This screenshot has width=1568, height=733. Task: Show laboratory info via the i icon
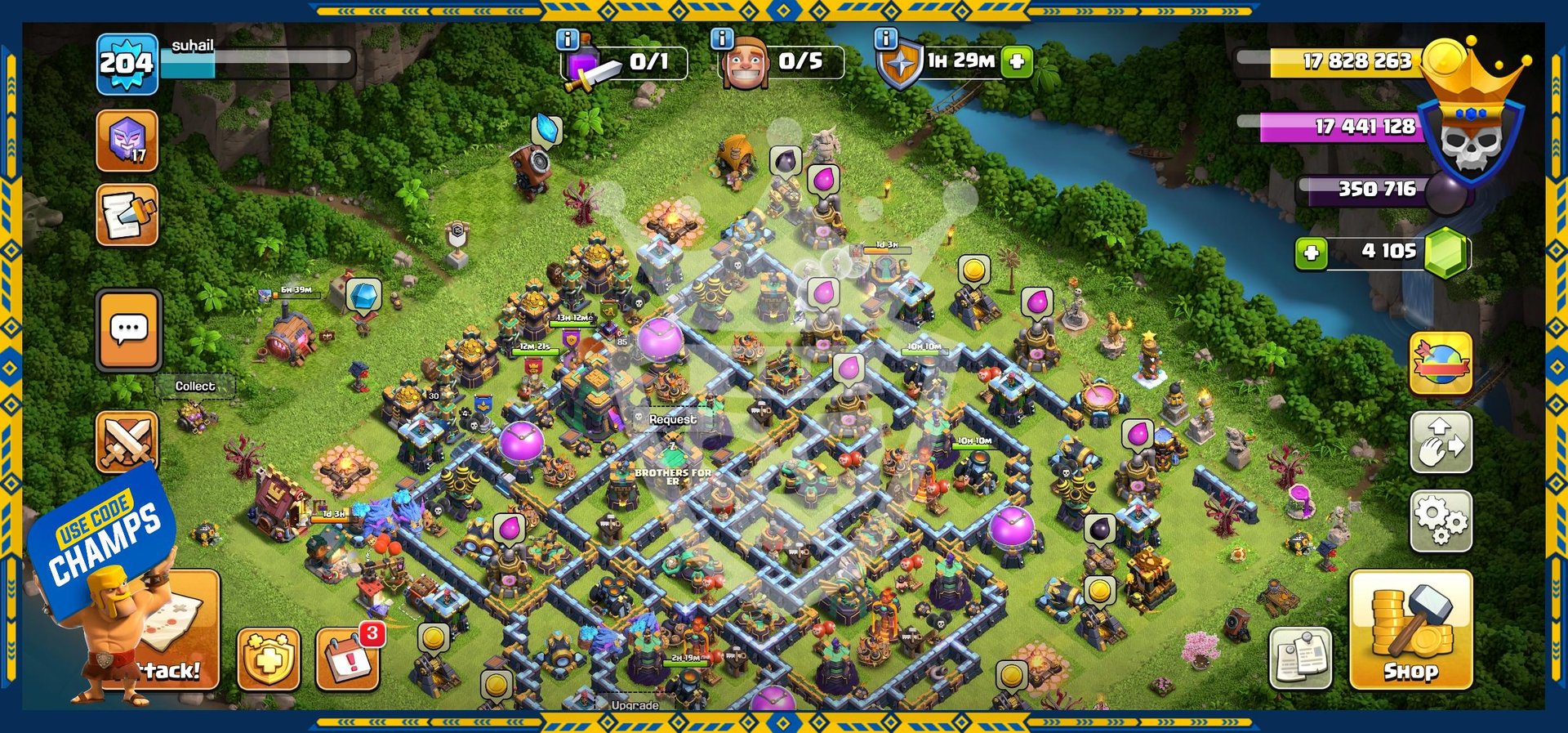click(x=567, y=38)
